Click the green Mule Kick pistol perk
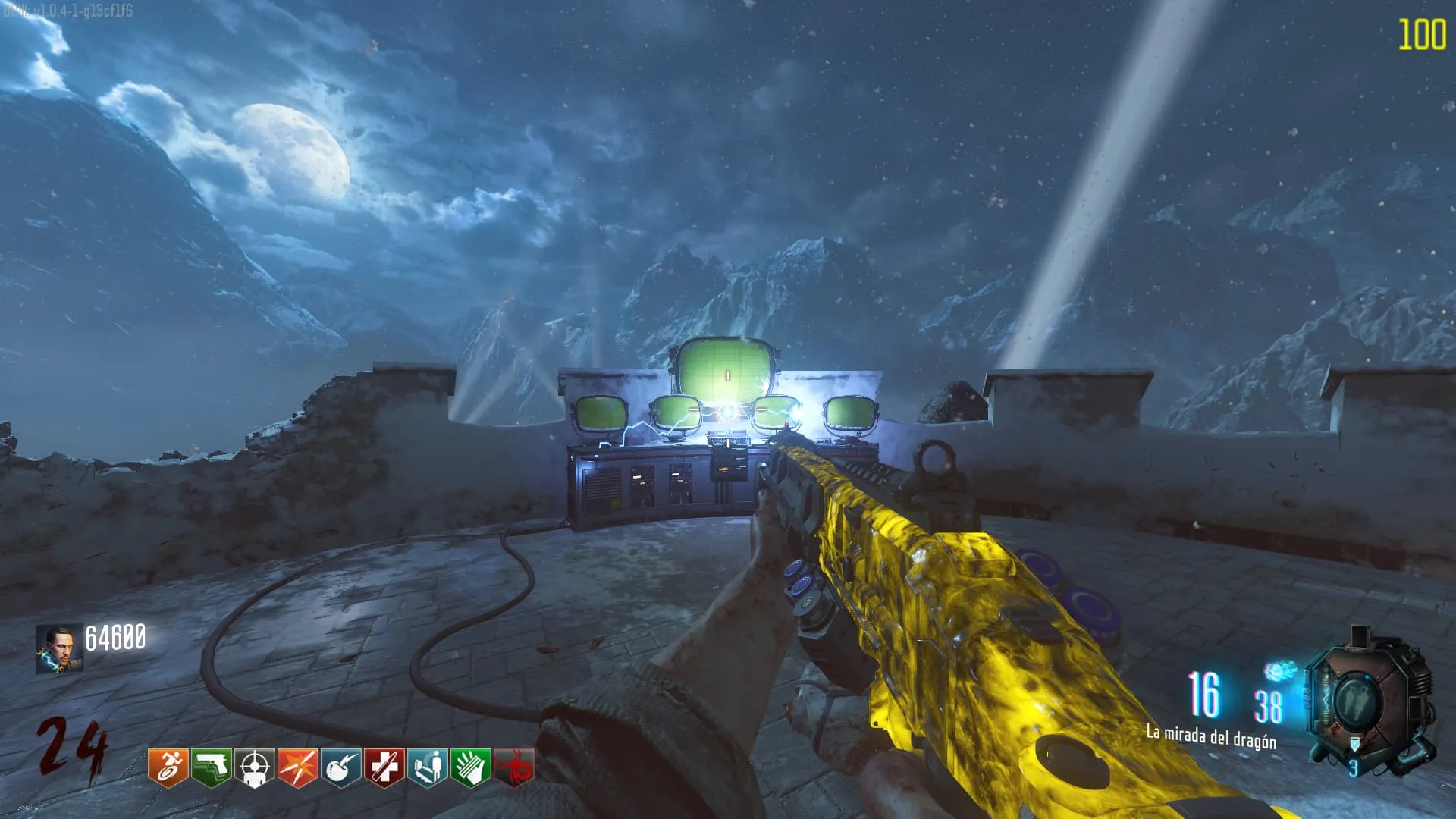Image resolution: width=1456 pixels, height=819 pixels. pyautogui.click(x=212, y=767)
